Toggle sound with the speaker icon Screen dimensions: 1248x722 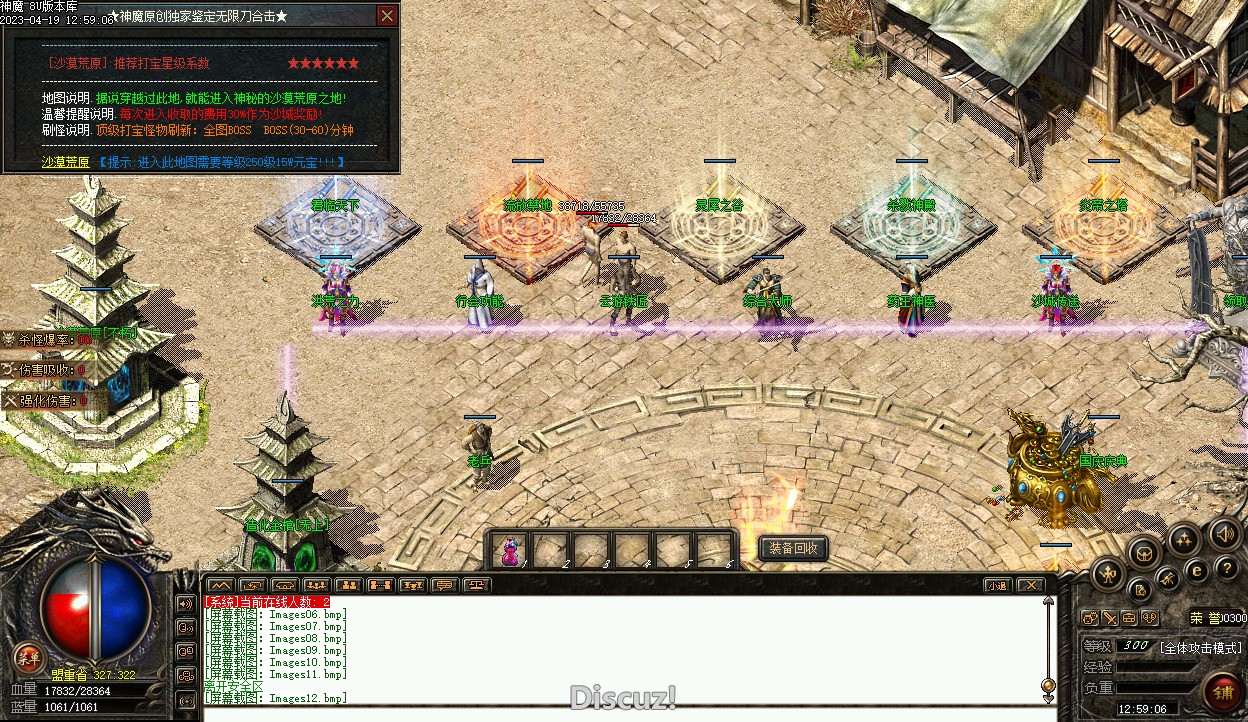coord(1224,535)
